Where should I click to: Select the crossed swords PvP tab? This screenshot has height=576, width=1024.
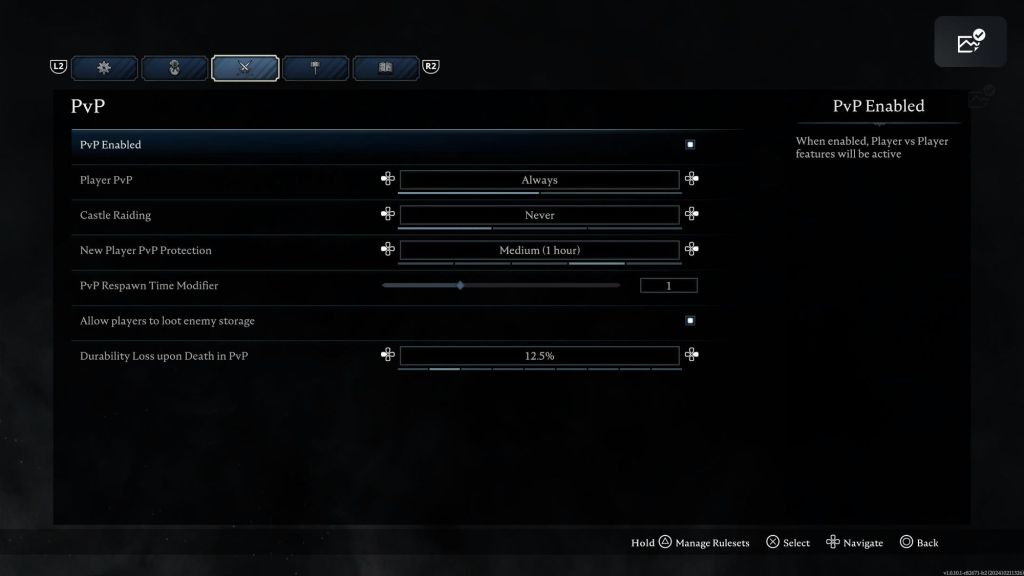pyautogui.click(x=245, y=68)
